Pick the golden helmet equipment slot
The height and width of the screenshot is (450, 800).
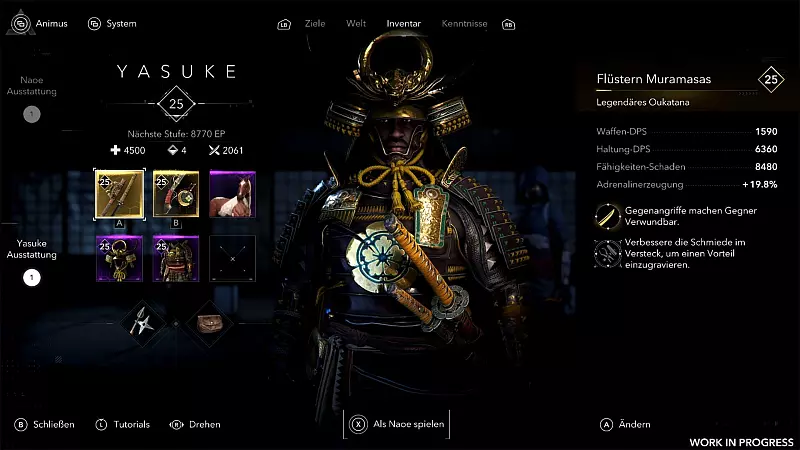coord(119,259)
